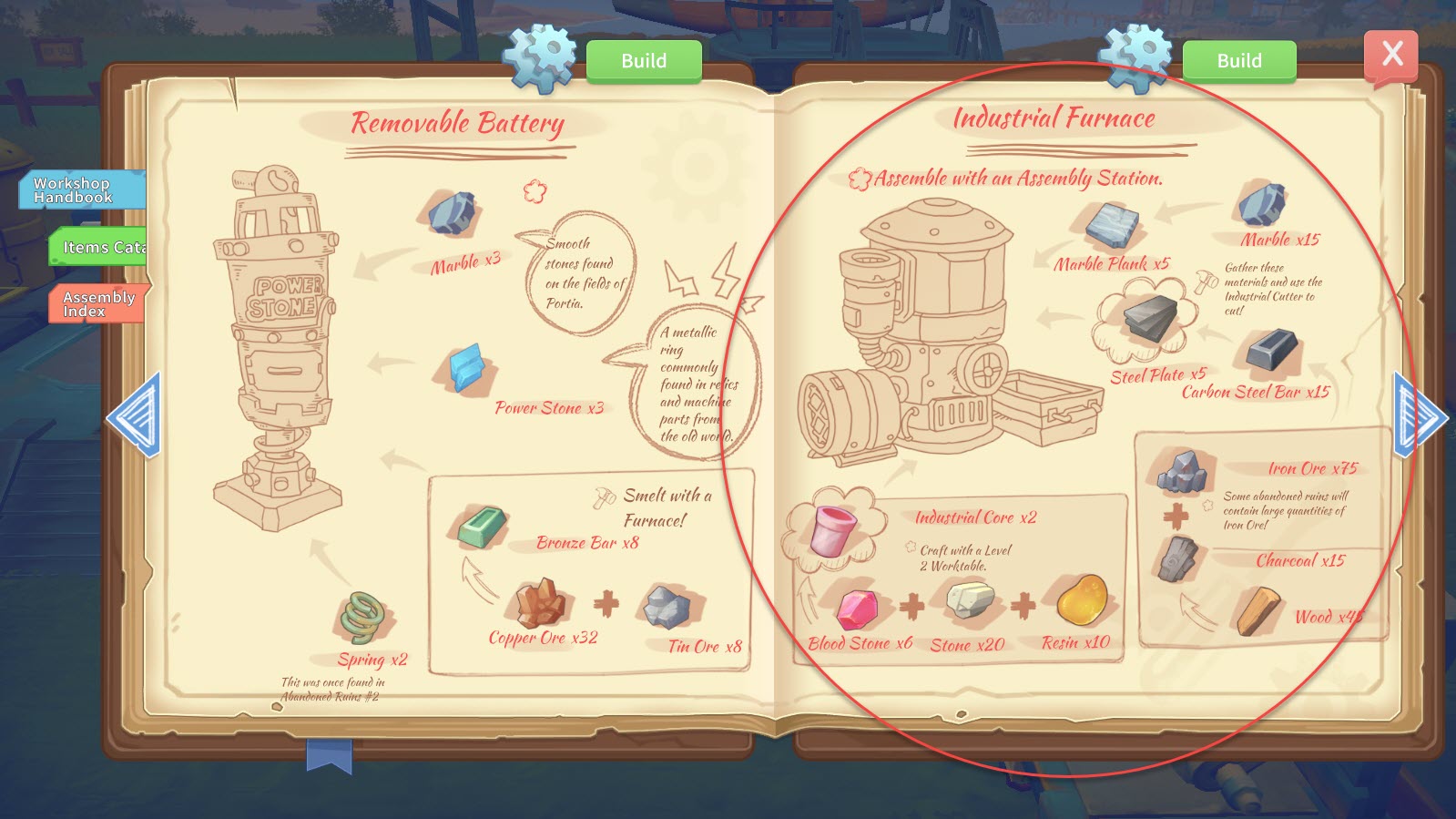Click the Power Stone item icon

464,368
